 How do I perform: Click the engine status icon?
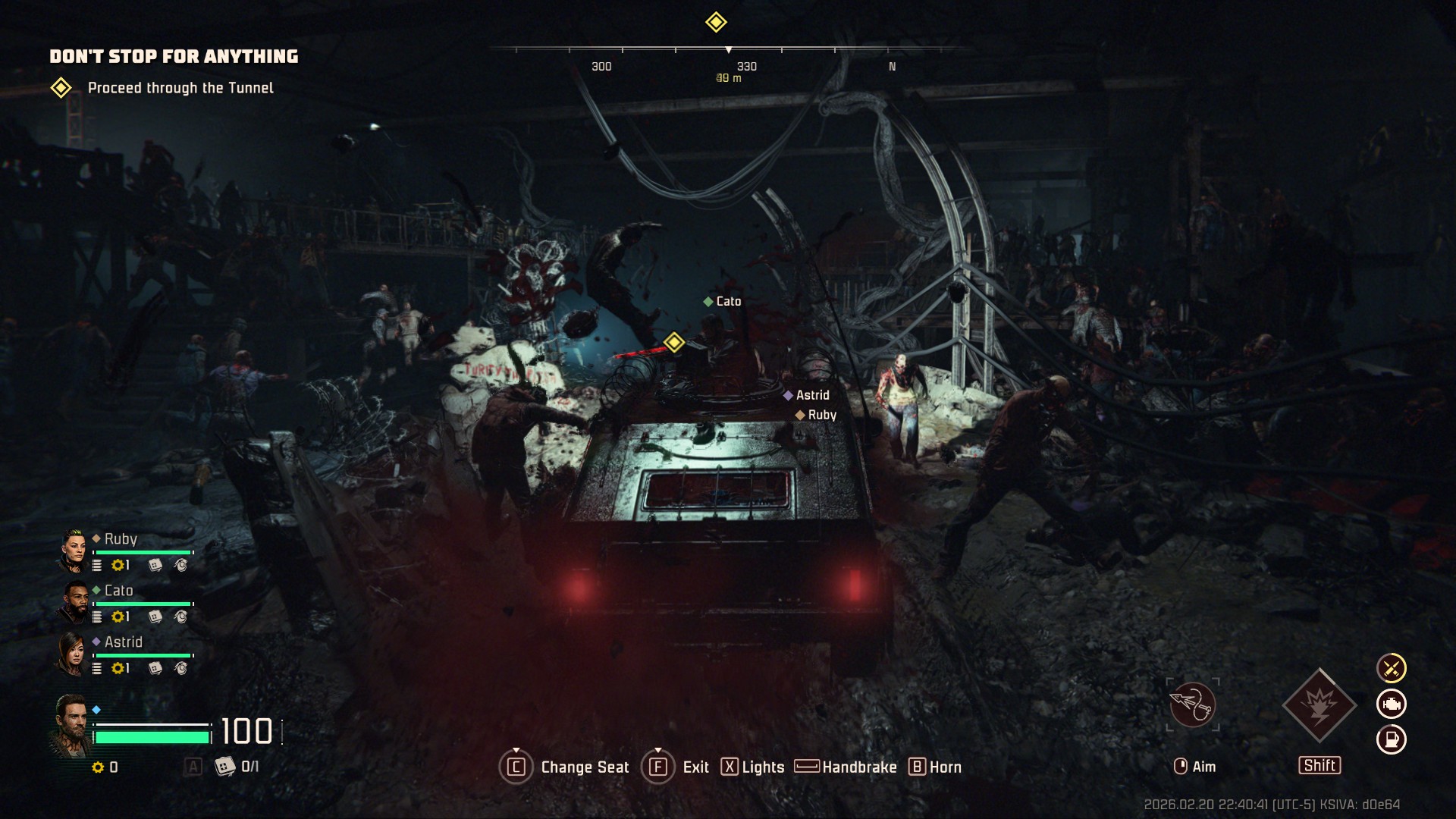(x=1392, y=704)
